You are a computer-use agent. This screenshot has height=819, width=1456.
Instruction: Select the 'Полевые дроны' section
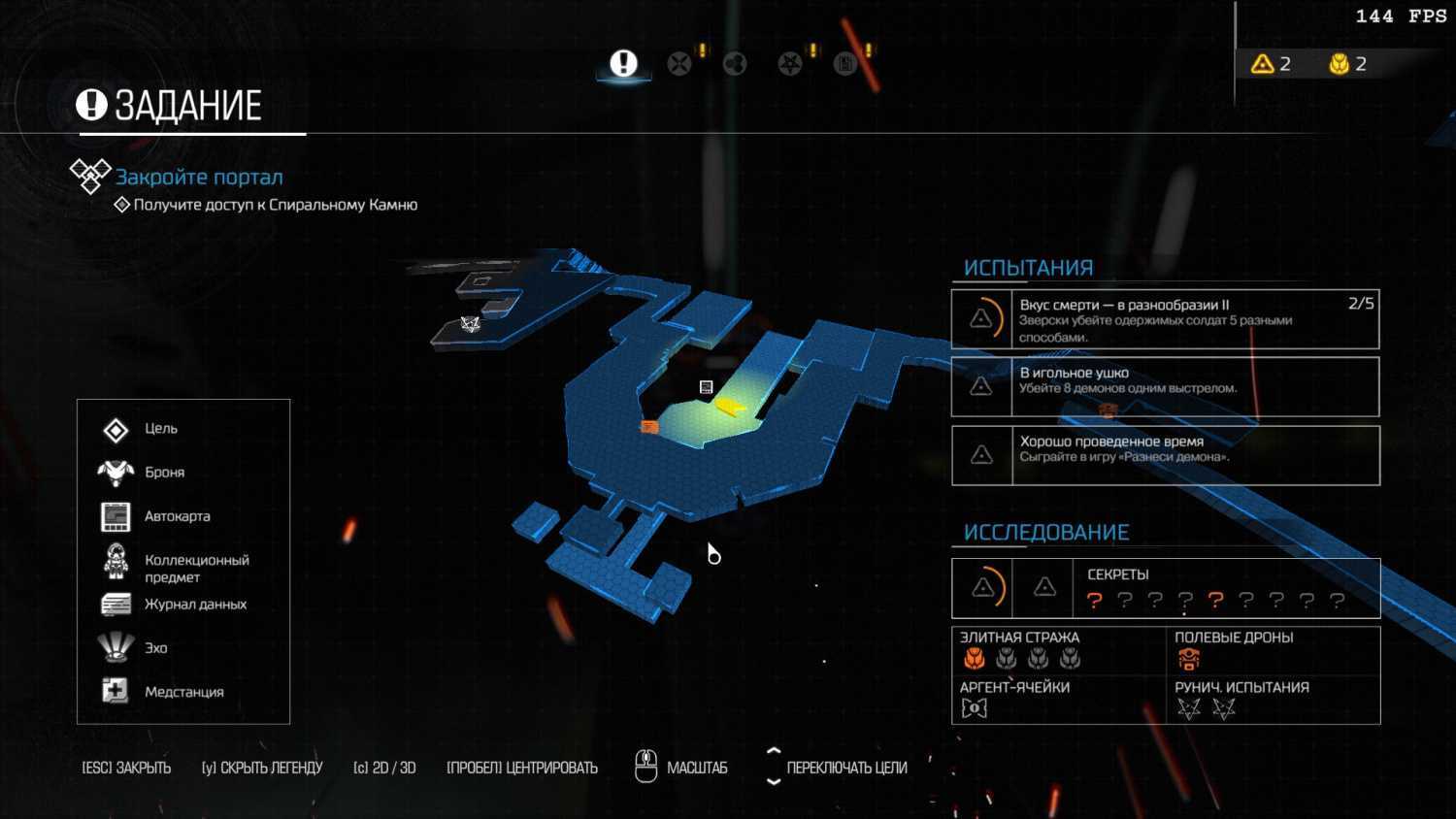(1272, 650)
